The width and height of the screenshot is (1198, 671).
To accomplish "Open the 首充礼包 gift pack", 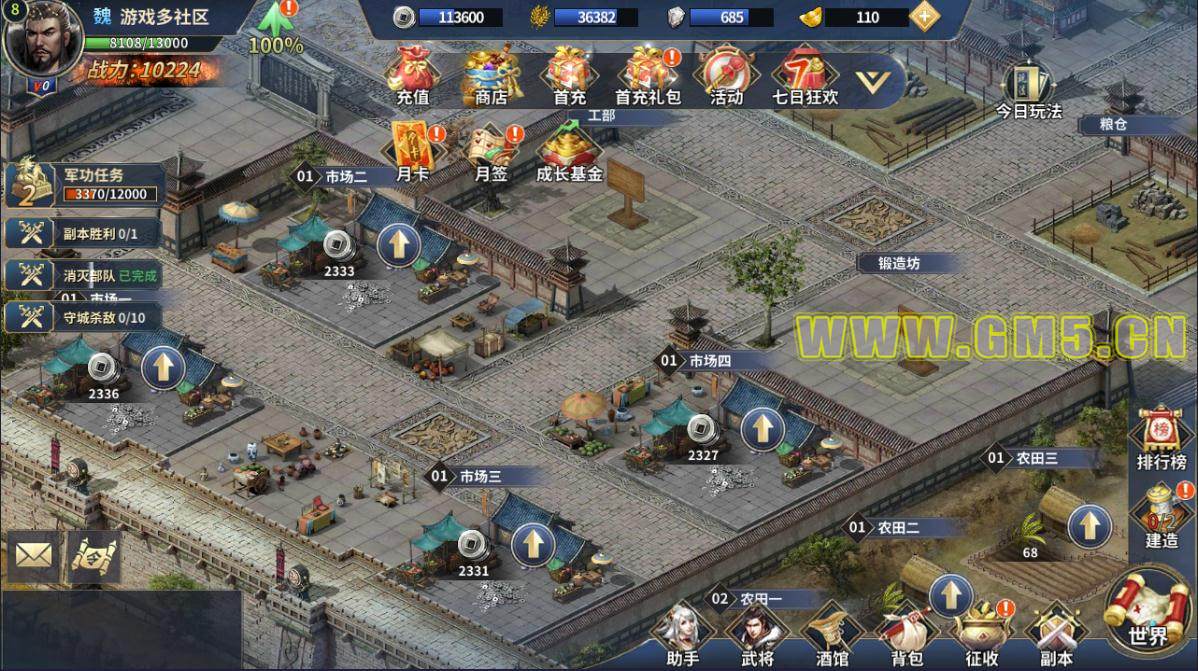I will (x=647, y=75).
